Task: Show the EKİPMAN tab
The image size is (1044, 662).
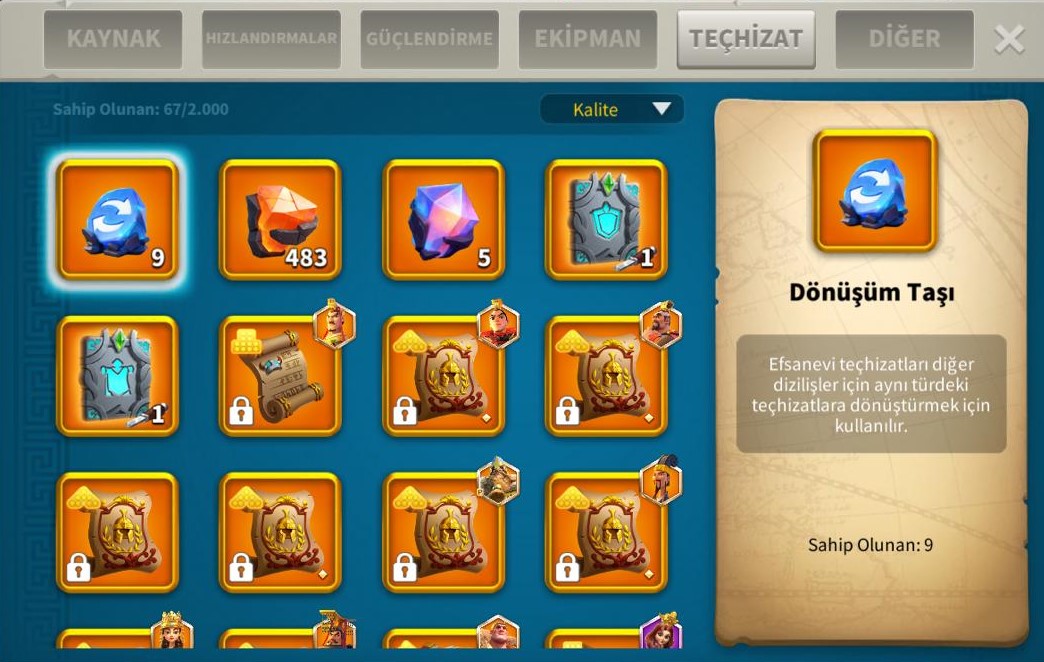Action: (x=587, y=40)
